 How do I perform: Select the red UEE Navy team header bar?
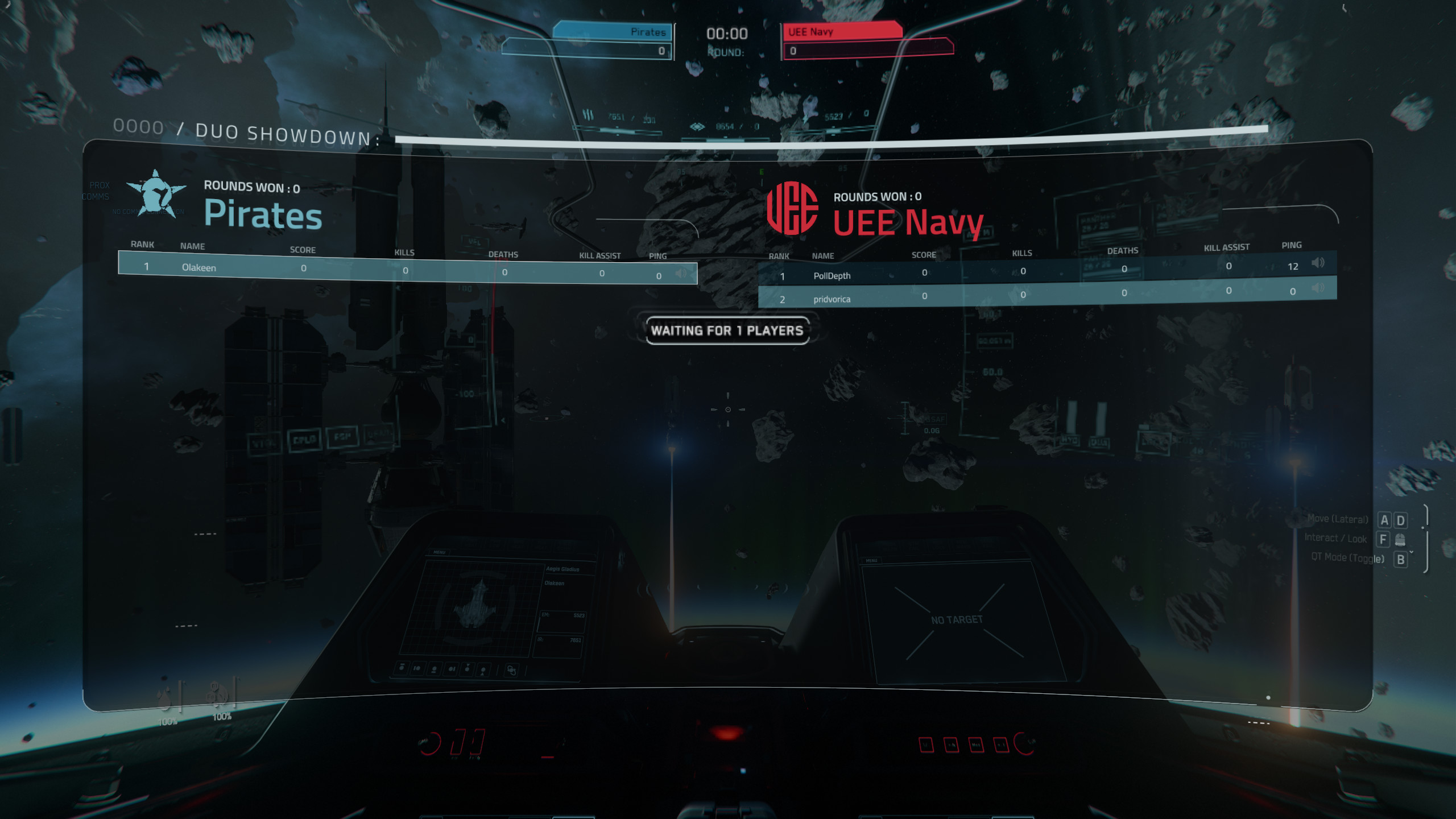click(x=841, y=31)
